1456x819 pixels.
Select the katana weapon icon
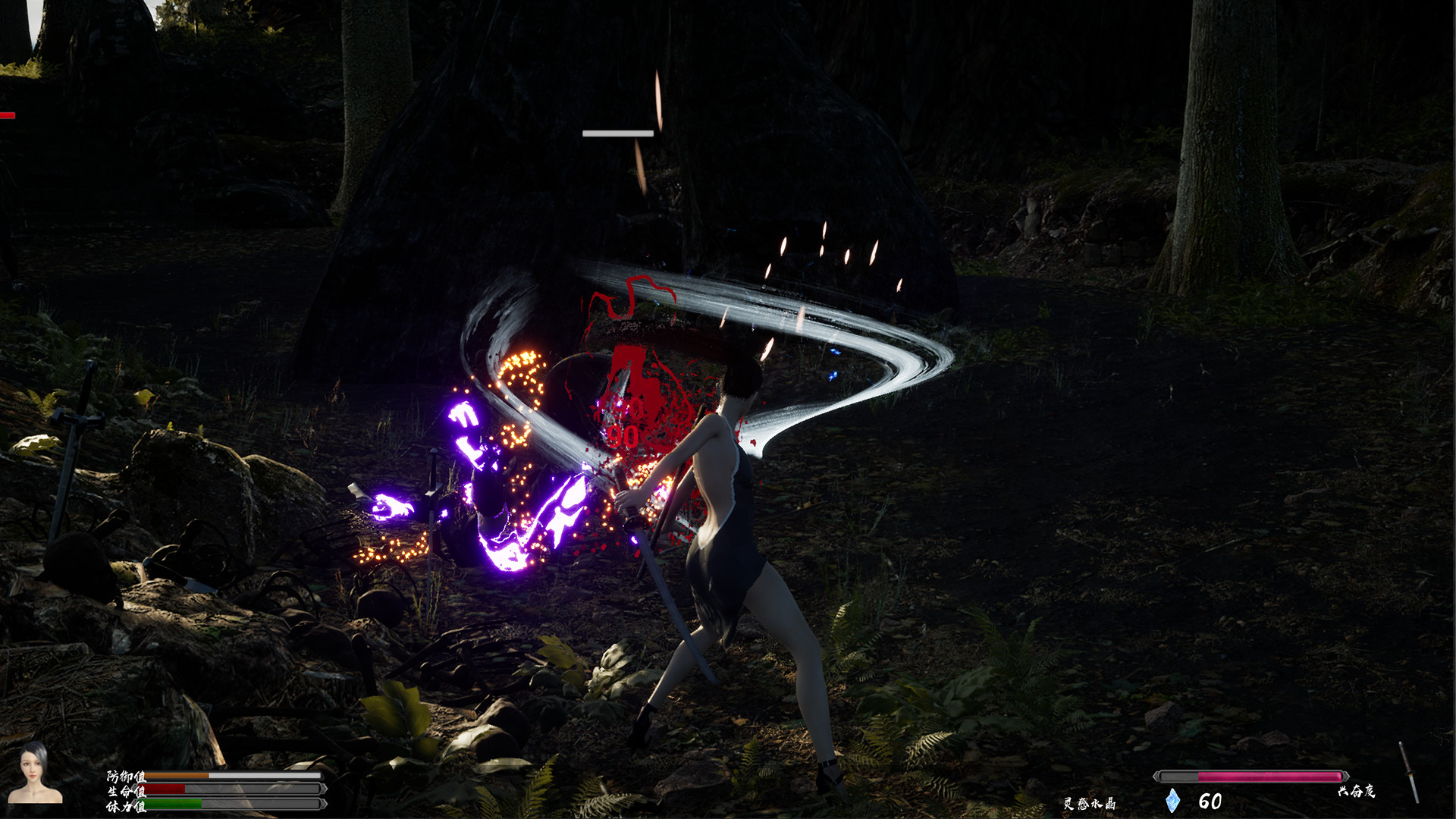1409,773
